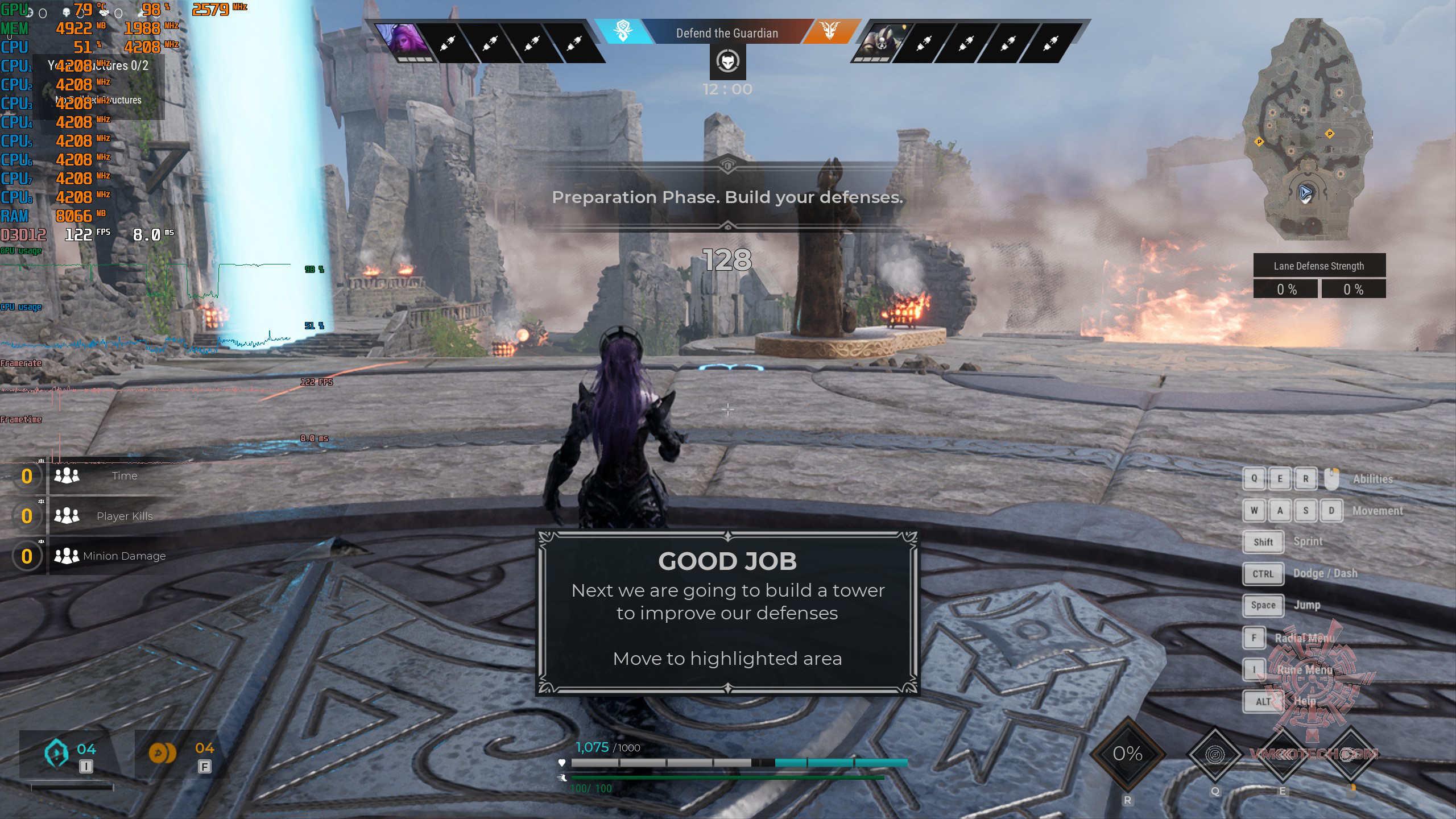Click the gold coin currency icon
Viewport: 1456px width, 819px height.
(162, 753)
